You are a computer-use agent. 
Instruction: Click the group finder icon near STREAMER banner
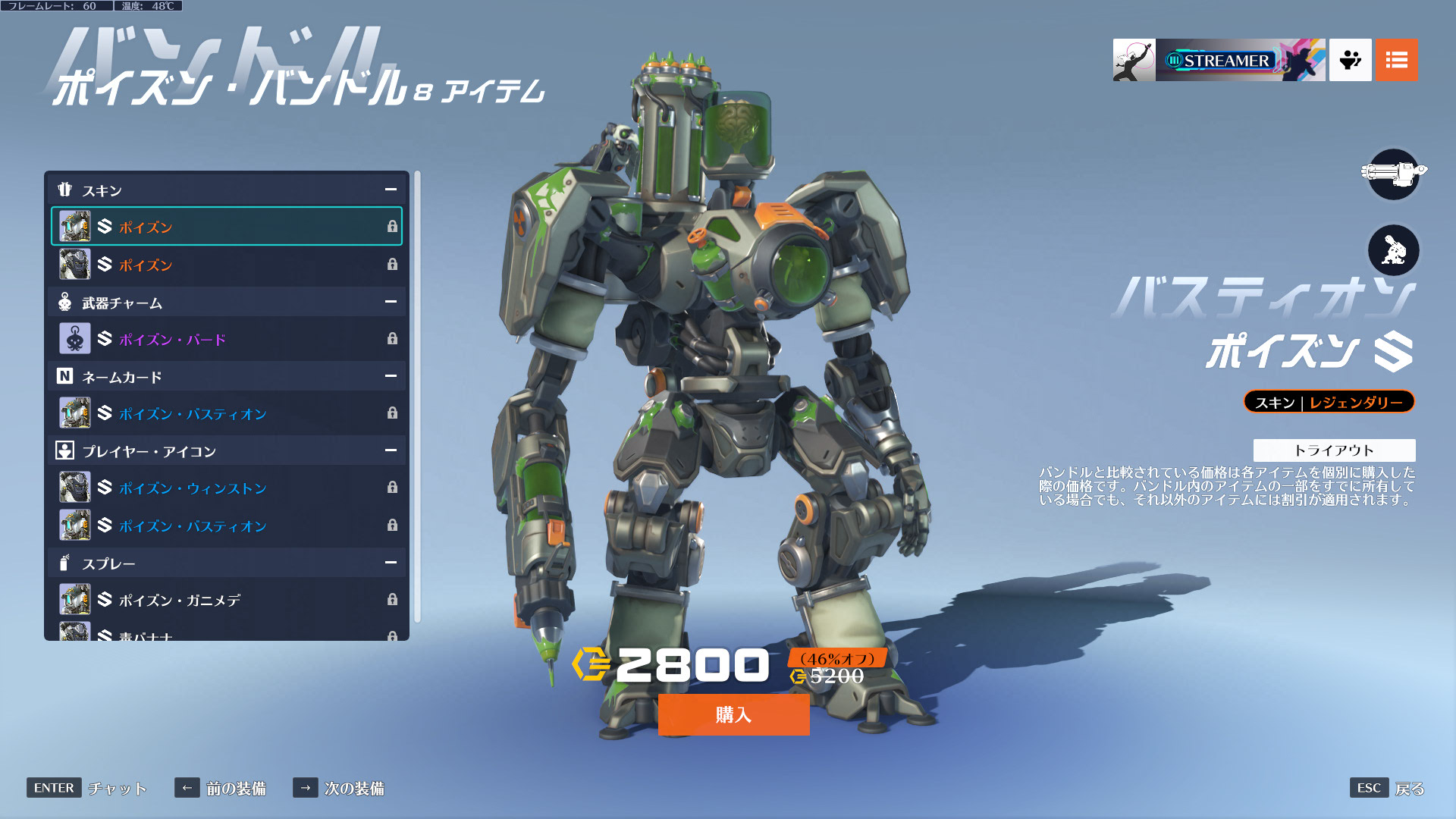tap(1350, 60)
